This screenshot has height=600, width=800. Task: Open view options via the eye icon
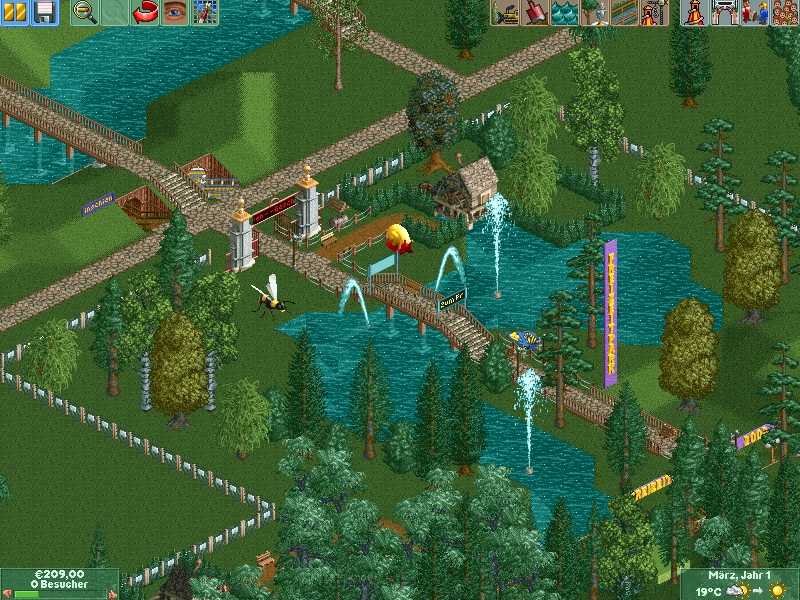(x=175, y=12)
